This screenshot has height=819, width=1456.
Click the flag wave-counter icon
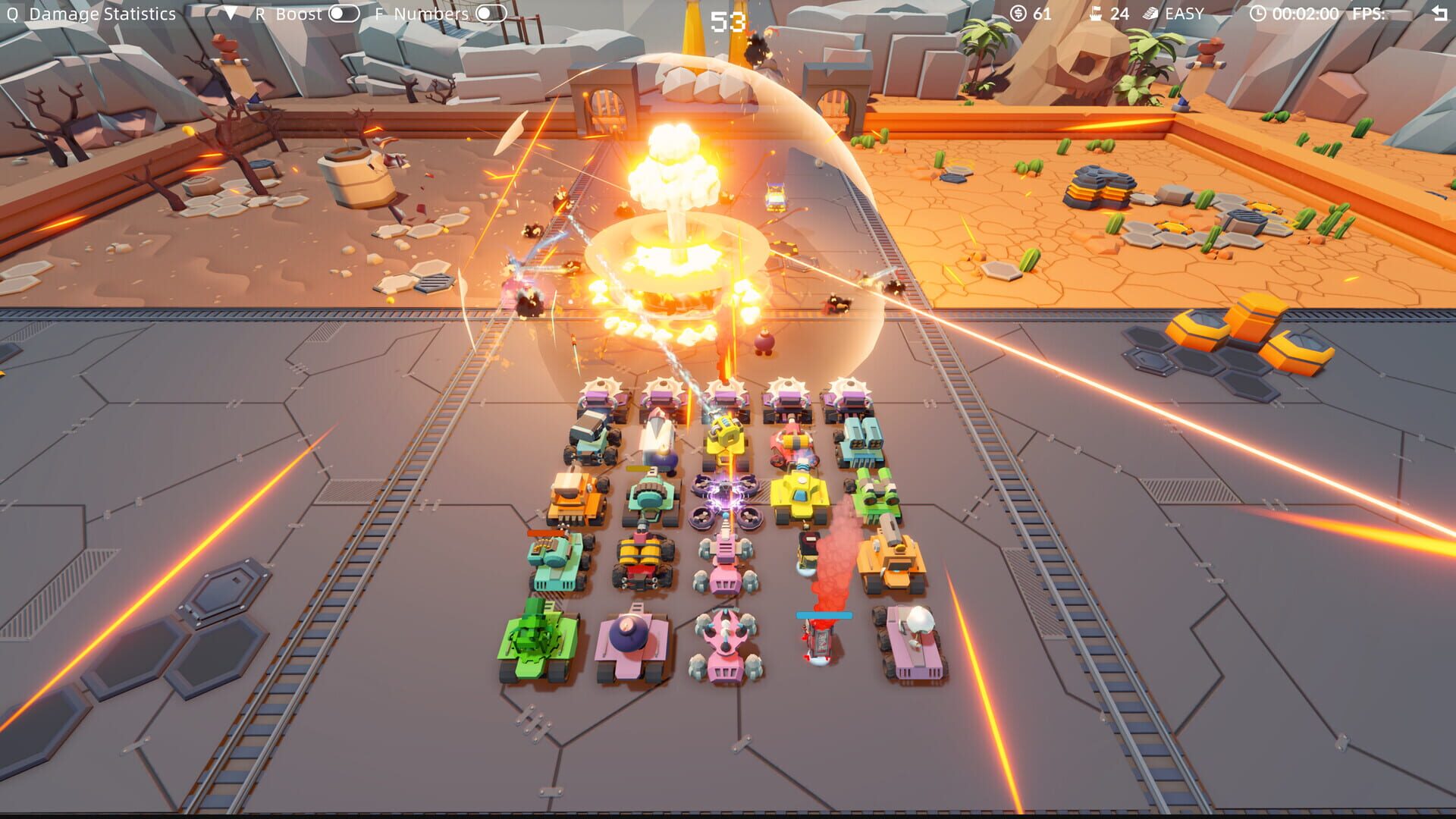tap(1094, 13)
